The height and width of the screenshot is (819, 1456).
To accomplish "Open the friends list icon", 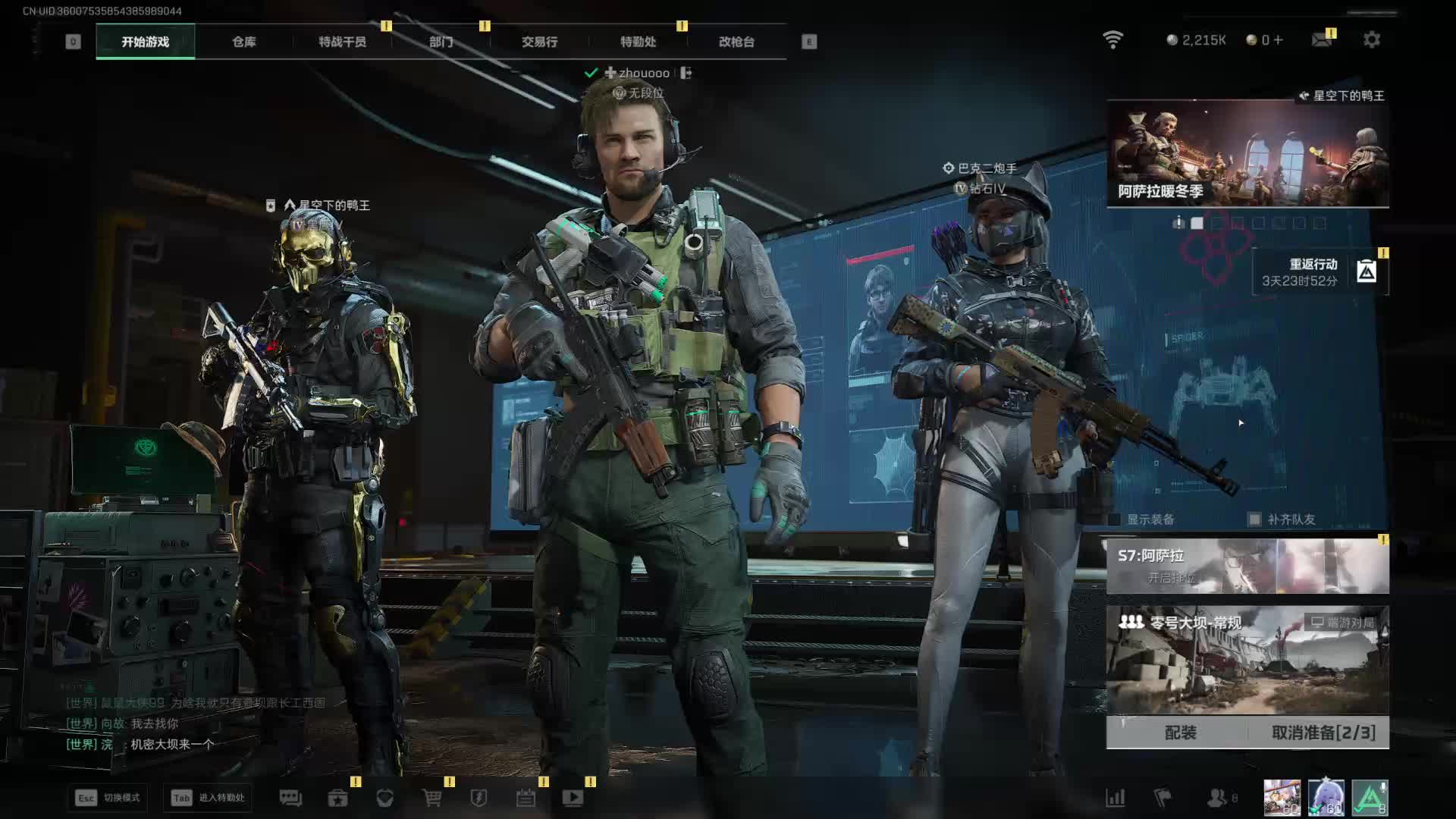I will point(1217,798).
